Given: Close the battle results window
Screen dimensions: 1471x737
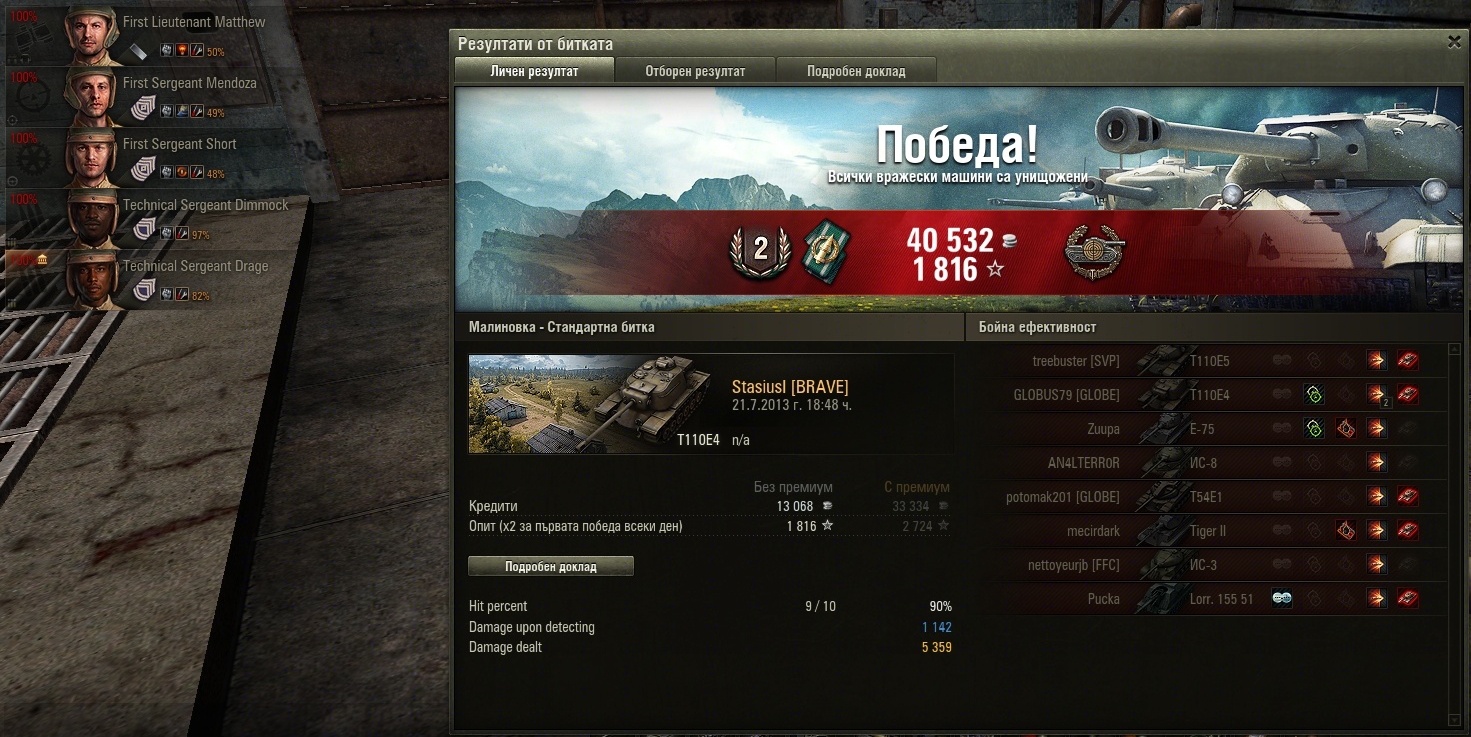Looking at the screenshot, I should tap(1454, 42).
